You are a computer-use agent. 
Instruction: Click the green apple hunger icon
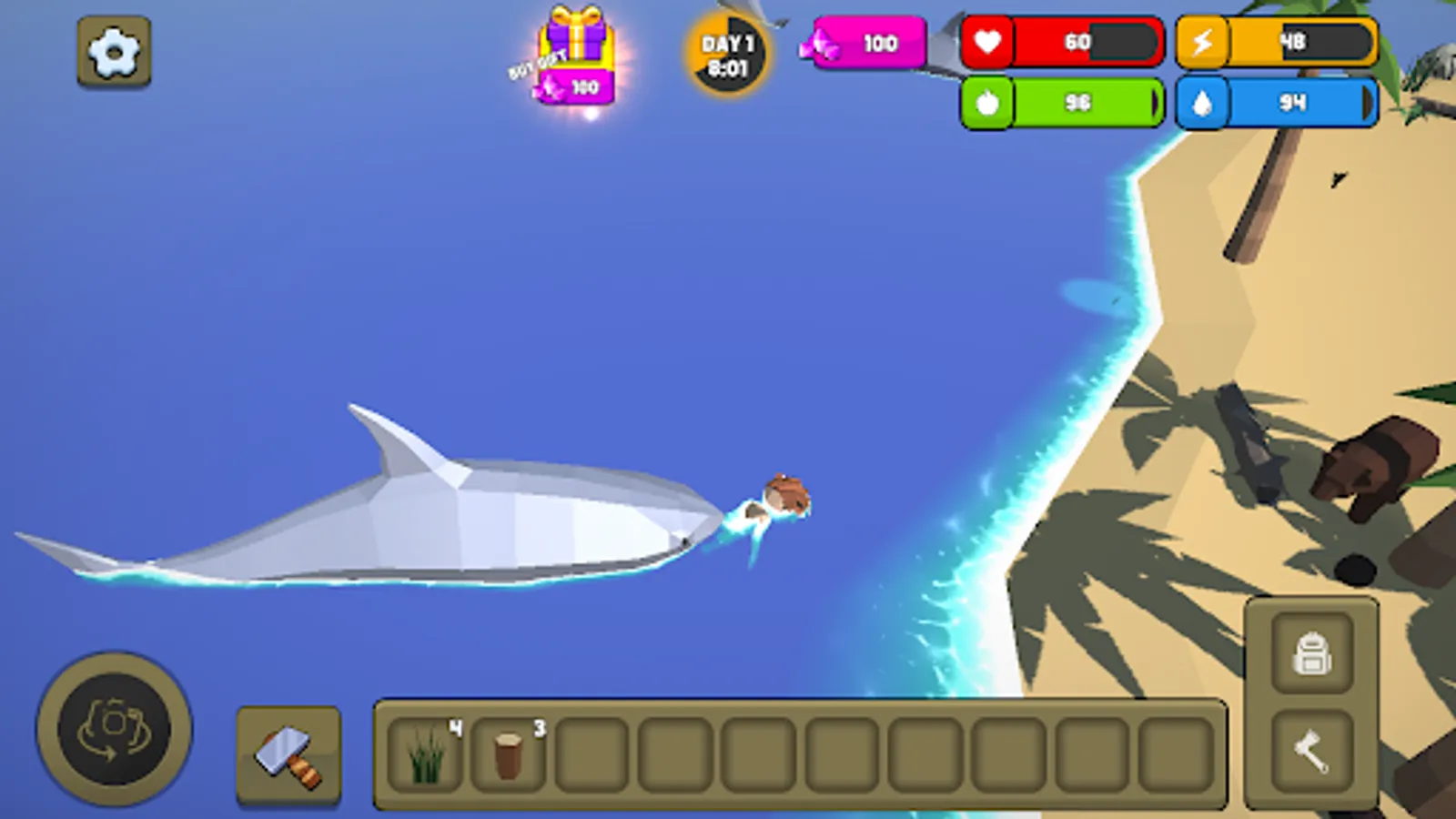988,103
